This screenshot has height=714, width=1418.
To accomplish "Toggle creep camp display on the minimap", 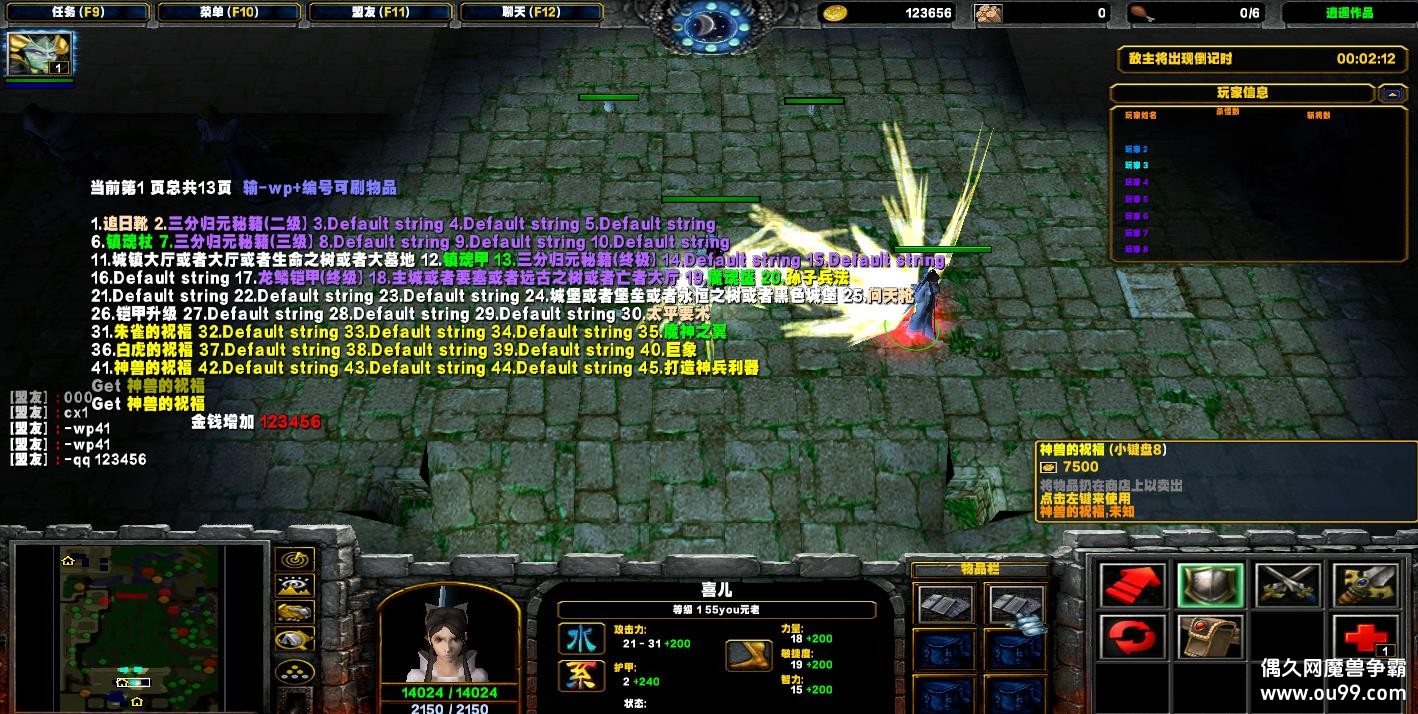I will (295, 639).
